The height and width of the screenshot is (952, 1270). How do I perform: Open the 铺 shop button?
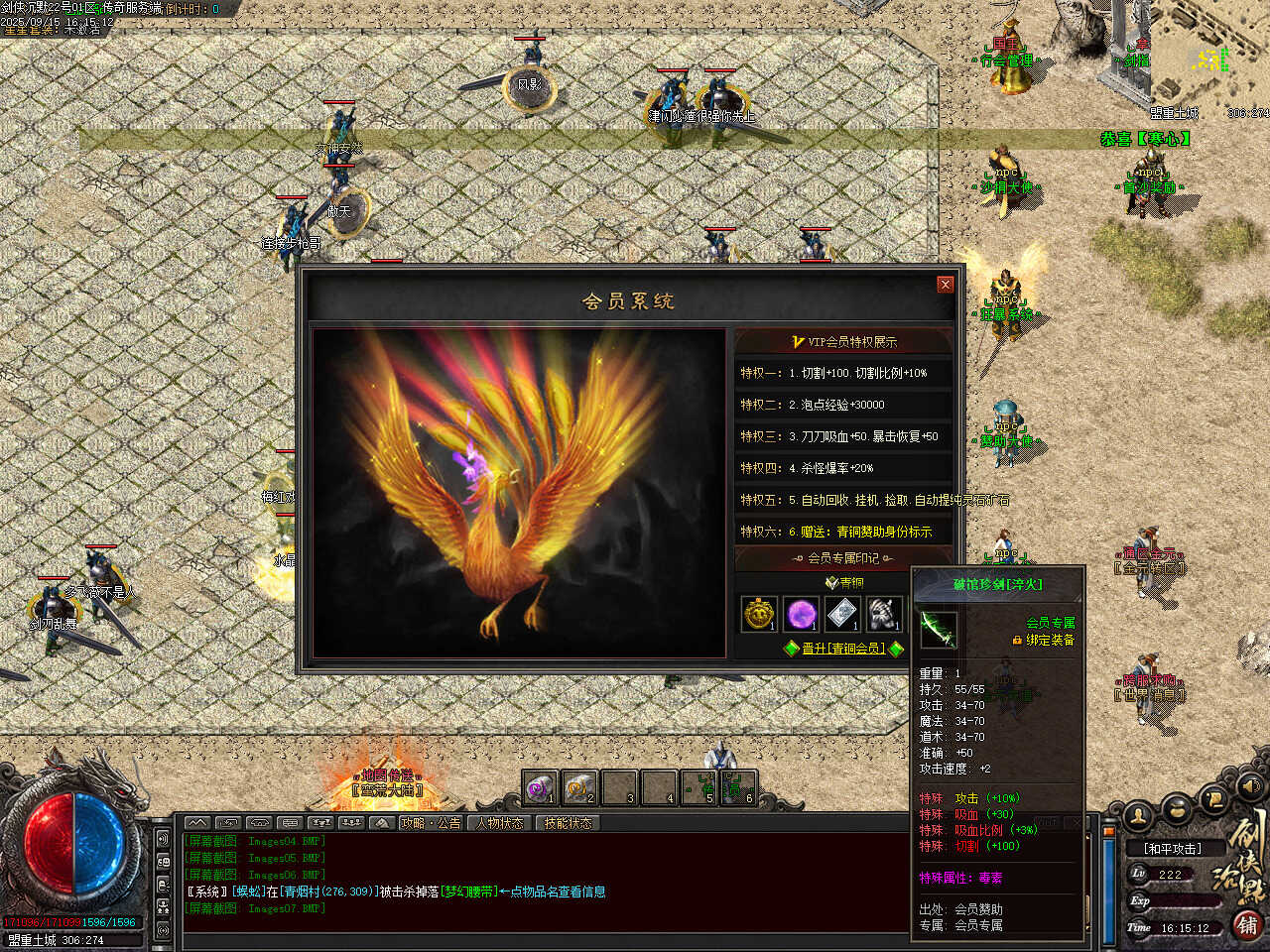point(1247,924)
